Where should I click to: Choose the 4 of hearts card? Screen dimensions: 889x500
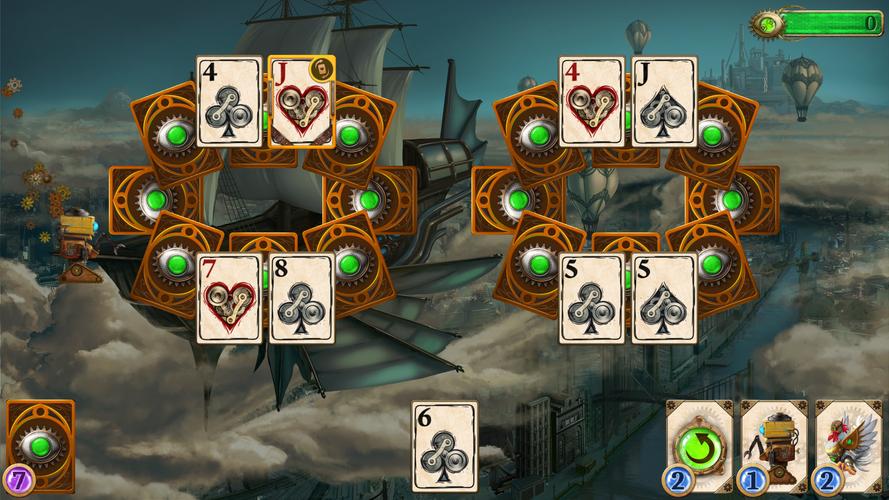point(591,101)
